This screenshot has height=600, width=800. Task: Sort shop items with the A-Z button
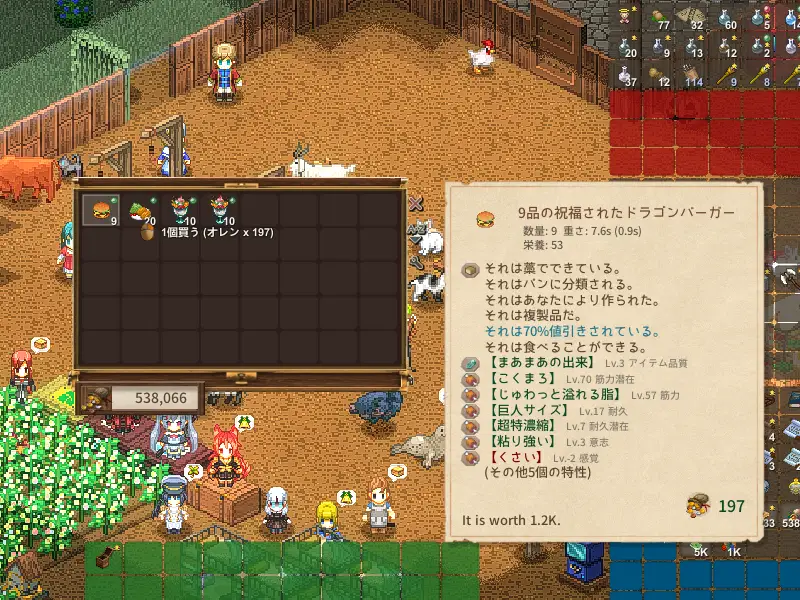(416, 229)
